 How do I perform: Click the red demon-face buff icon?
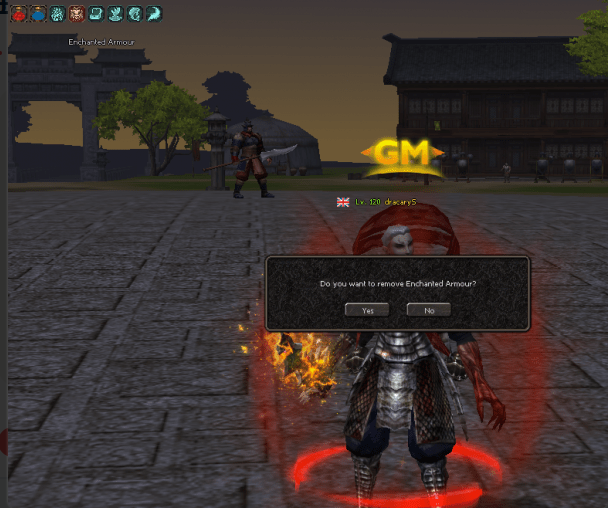[x=76, y=14]
